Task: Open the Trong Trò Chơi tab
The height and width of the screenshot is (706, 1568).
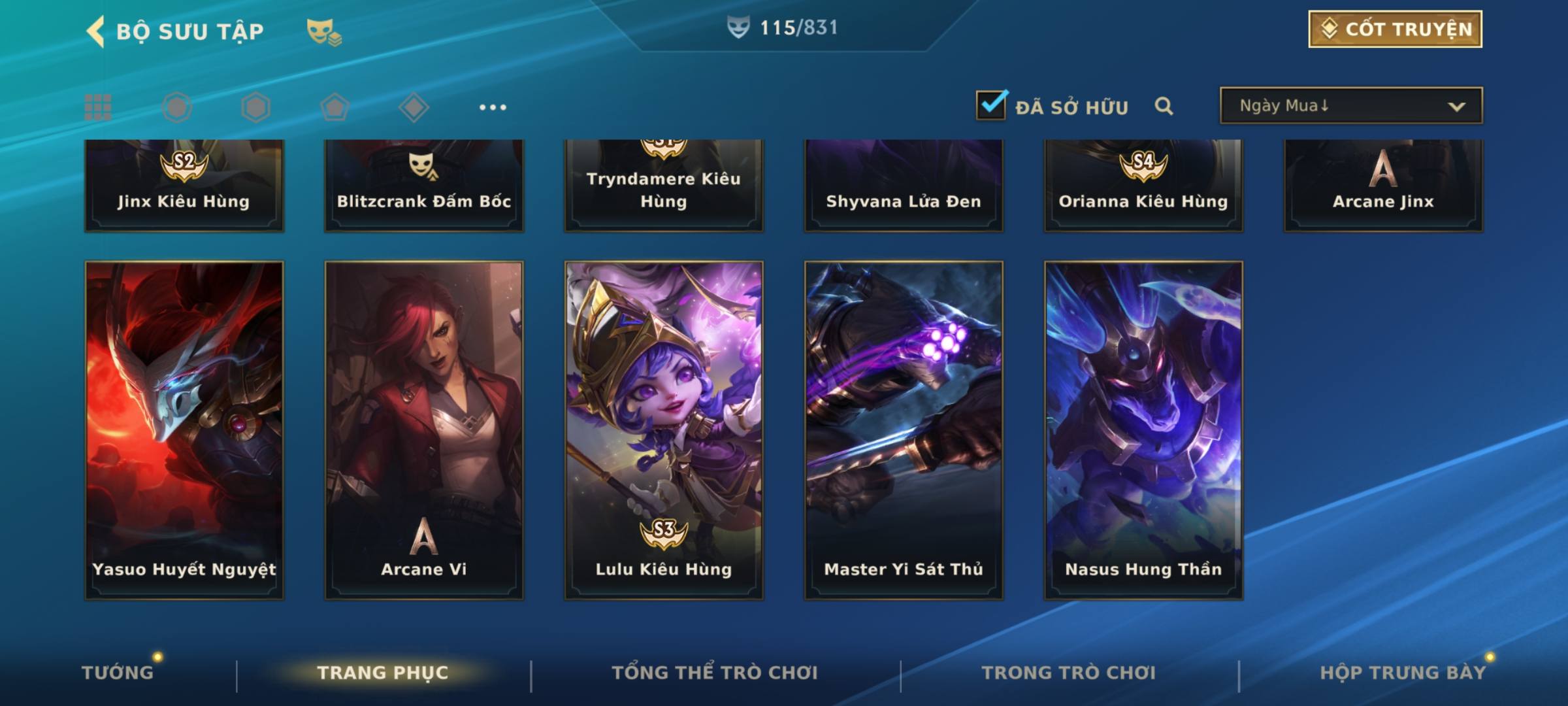Action: pyautogui.click(x=1069, y=672)
